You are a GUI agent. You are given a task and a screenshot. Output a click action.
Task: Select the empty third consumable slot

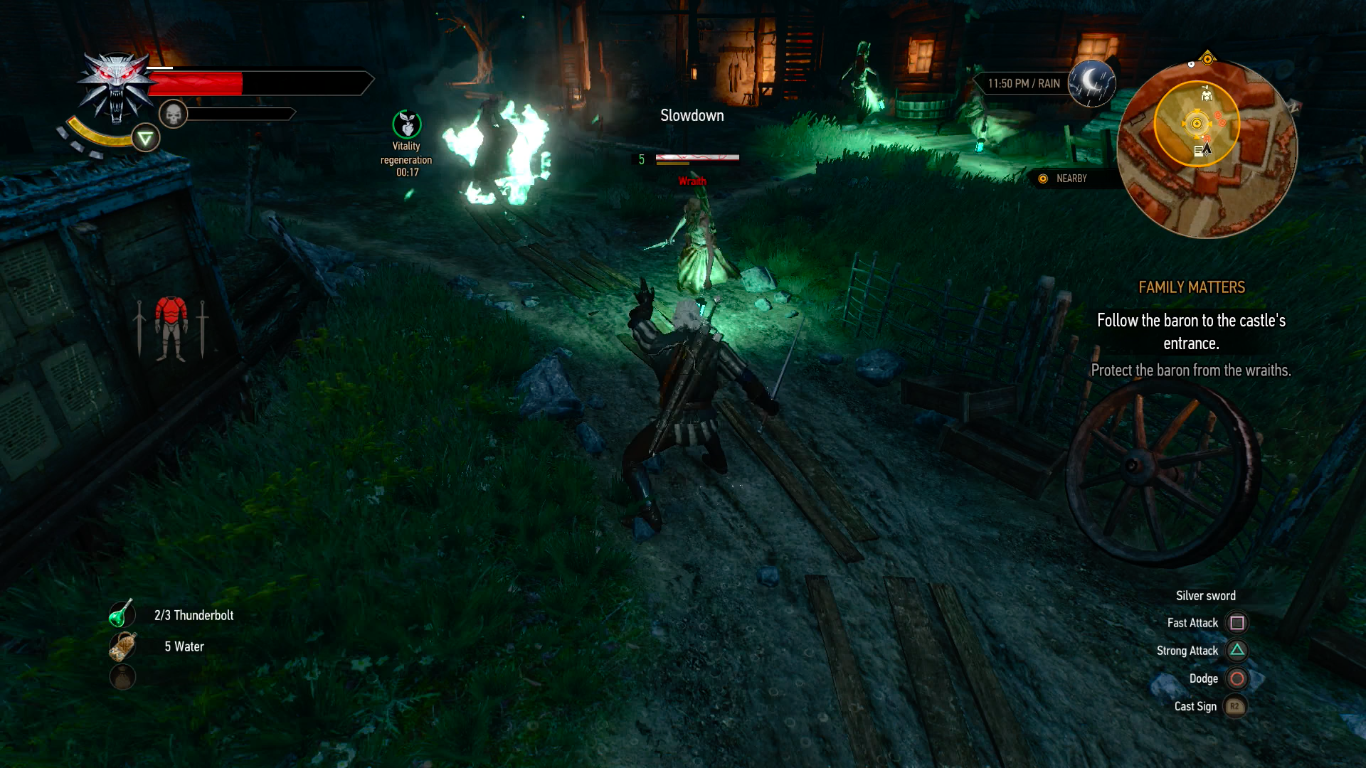pos(122,677)
